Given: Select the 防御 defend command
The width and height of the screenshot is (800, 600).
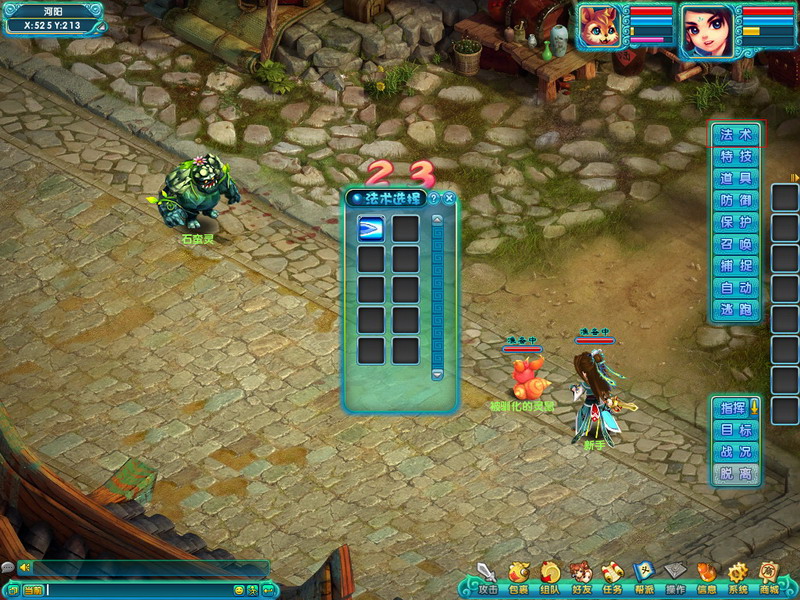Looking at the screenshot, I should coord(736,201).
